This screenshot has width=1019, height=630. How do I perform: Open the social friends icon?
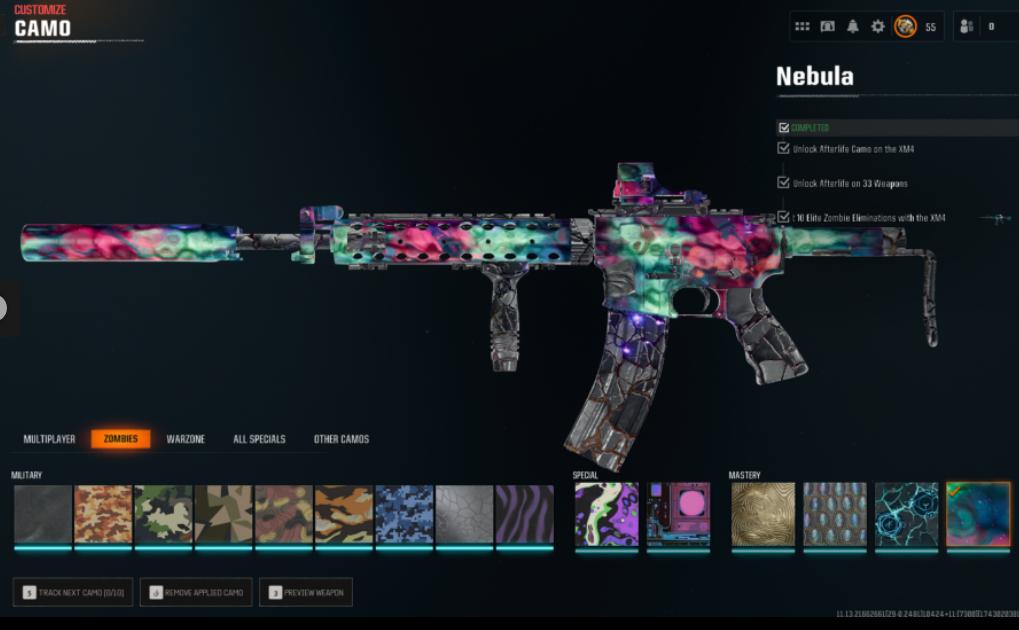[x=967, y=27]
